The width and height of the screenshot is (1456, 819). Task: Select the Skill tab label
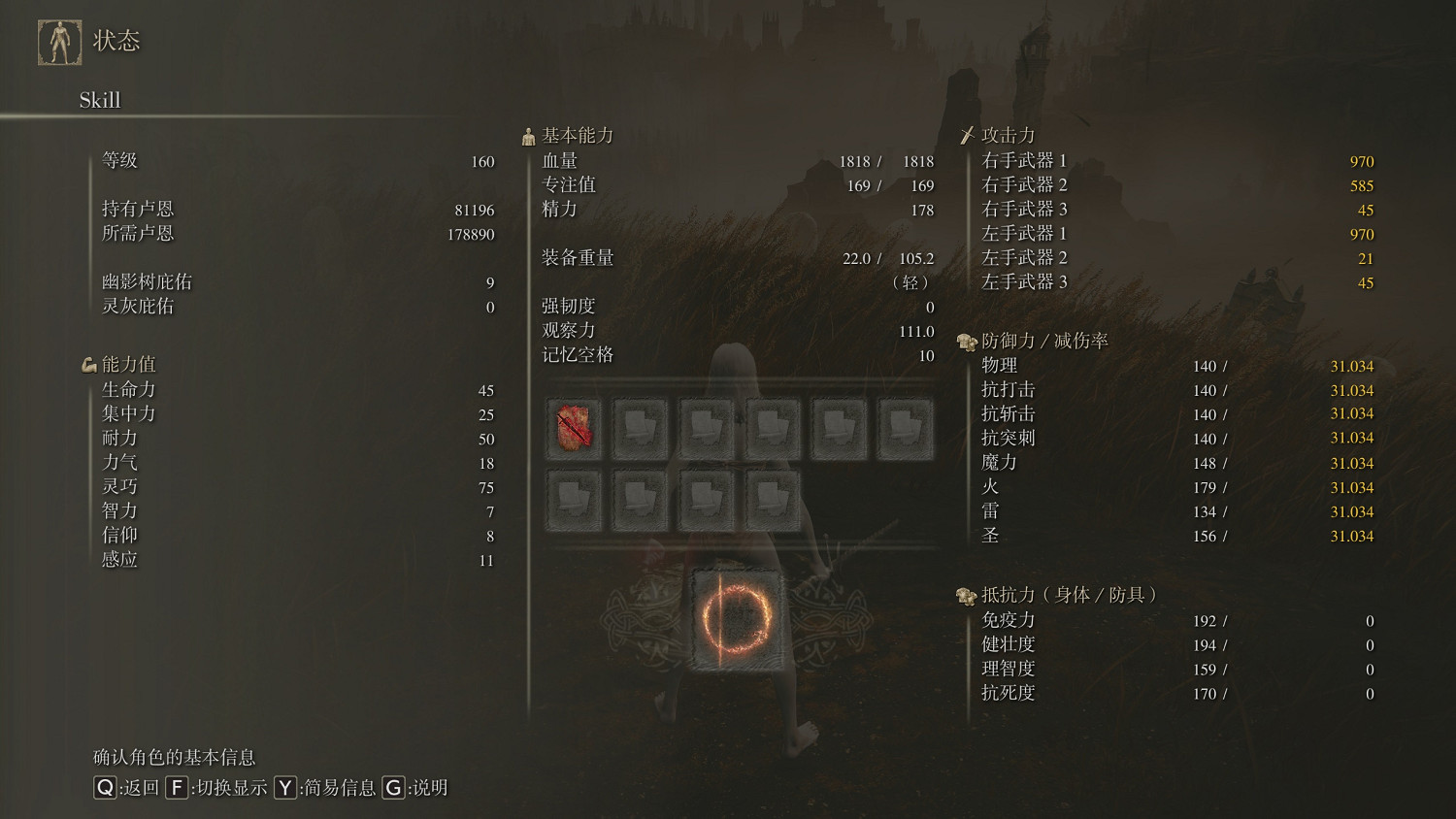coord(100,100)
